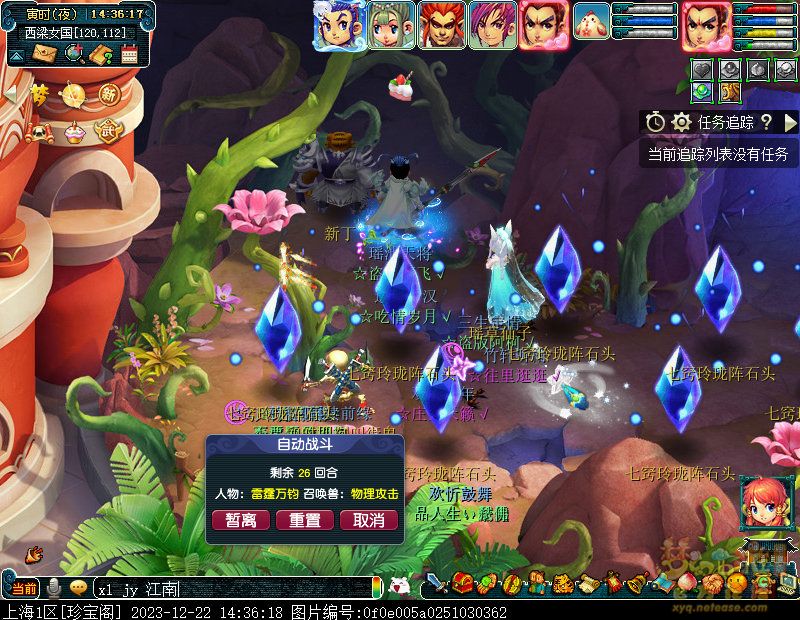Open the 武 badge icon

[x=106, y=130]
